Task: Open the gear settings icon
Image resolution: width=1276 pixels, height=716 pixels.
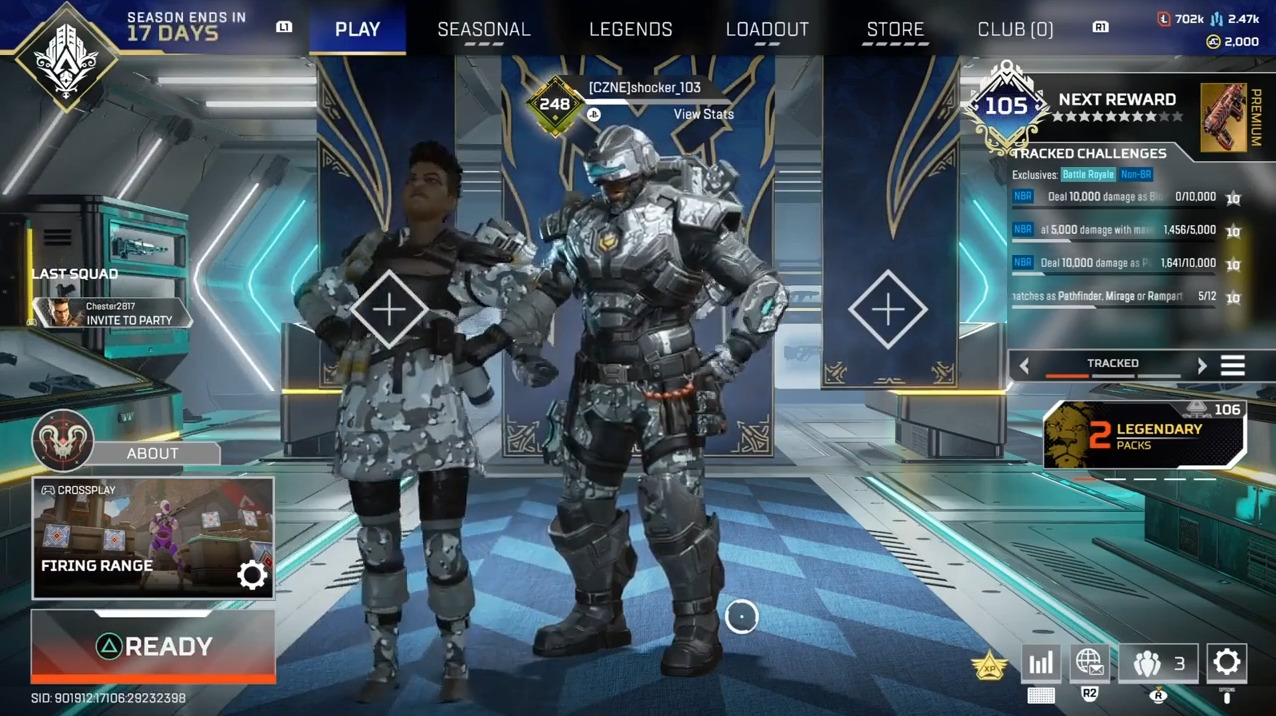Action: pyautogui.click(x=1226, y=662)
